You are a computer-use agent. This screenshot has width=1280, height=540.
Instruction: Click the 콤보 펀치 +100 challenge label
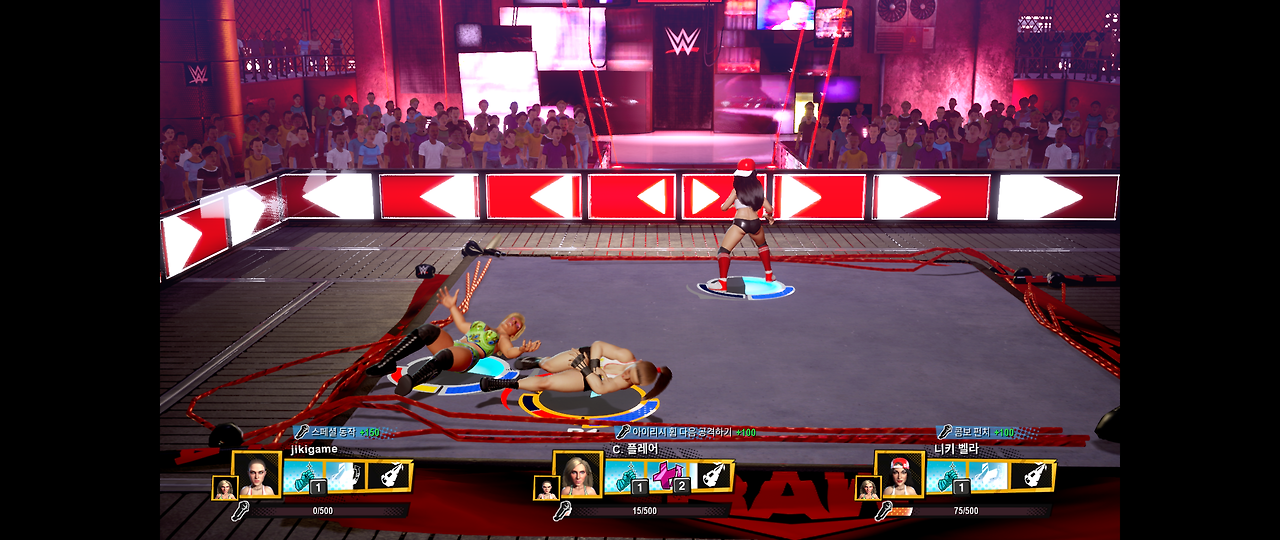pos(976,432)
